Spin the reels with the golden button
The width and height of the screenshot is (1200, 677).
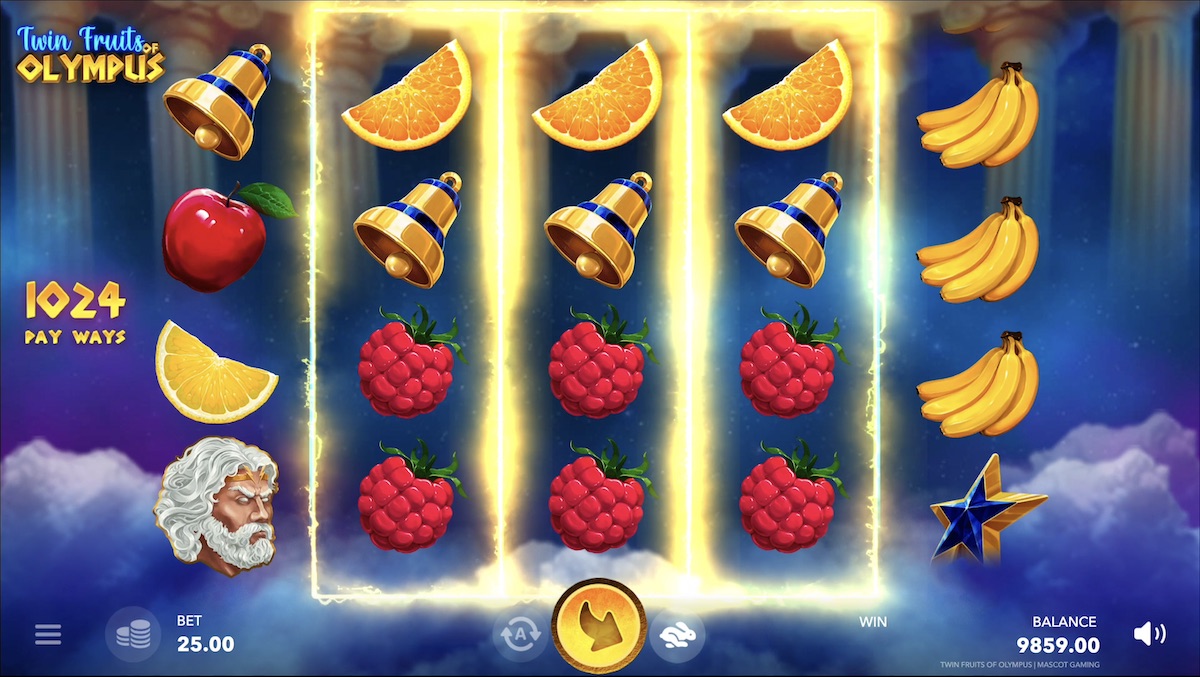[x=598, y=626]
